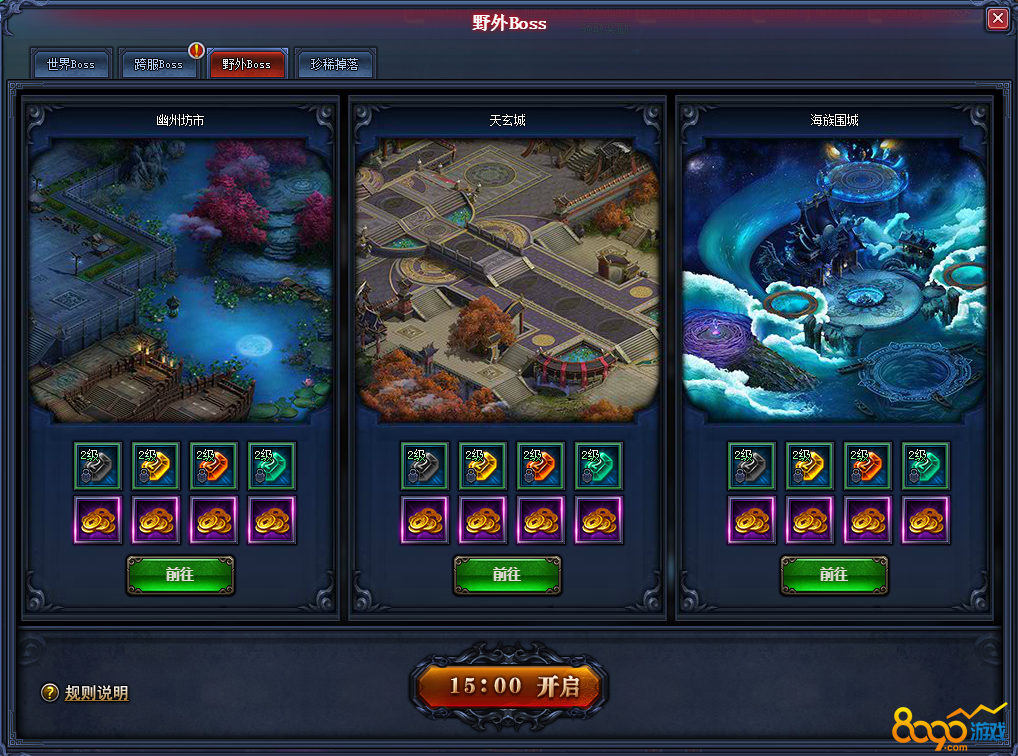Screen dimensions: 1018x756
Task: Click the 15:00 开启 button
Action: point(509,686)
